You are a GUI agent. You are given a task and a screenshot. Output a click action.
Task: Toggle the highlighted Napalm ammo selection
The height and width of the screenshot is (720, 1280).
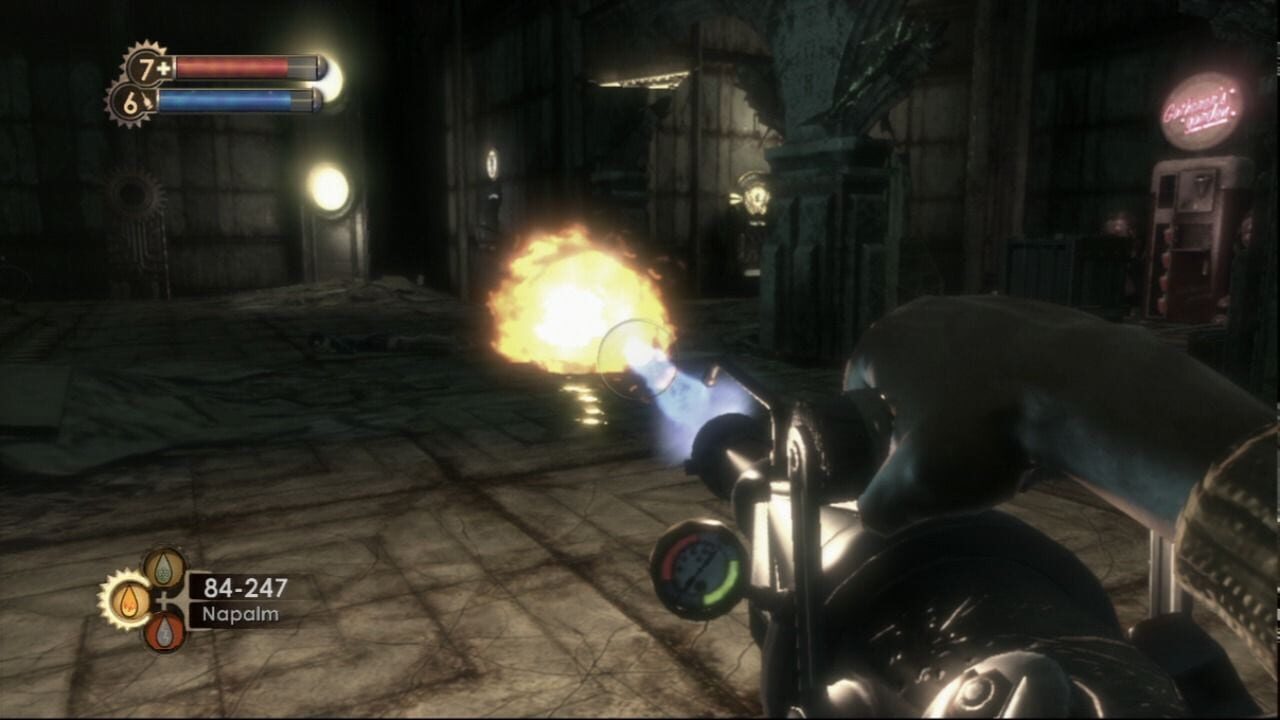pos(128,601)
